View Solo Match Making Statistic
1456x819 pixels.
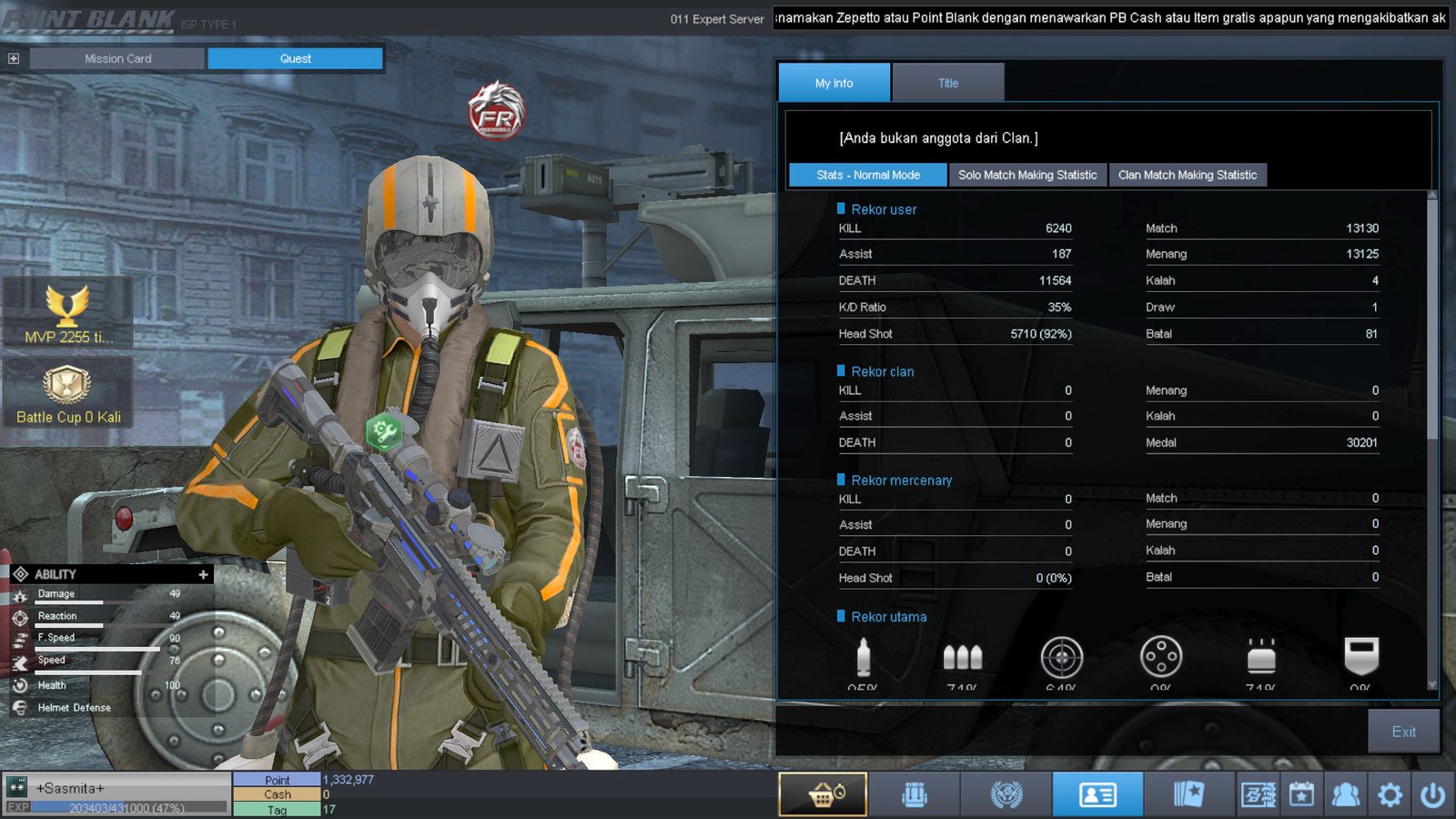tap(1027, 175)
